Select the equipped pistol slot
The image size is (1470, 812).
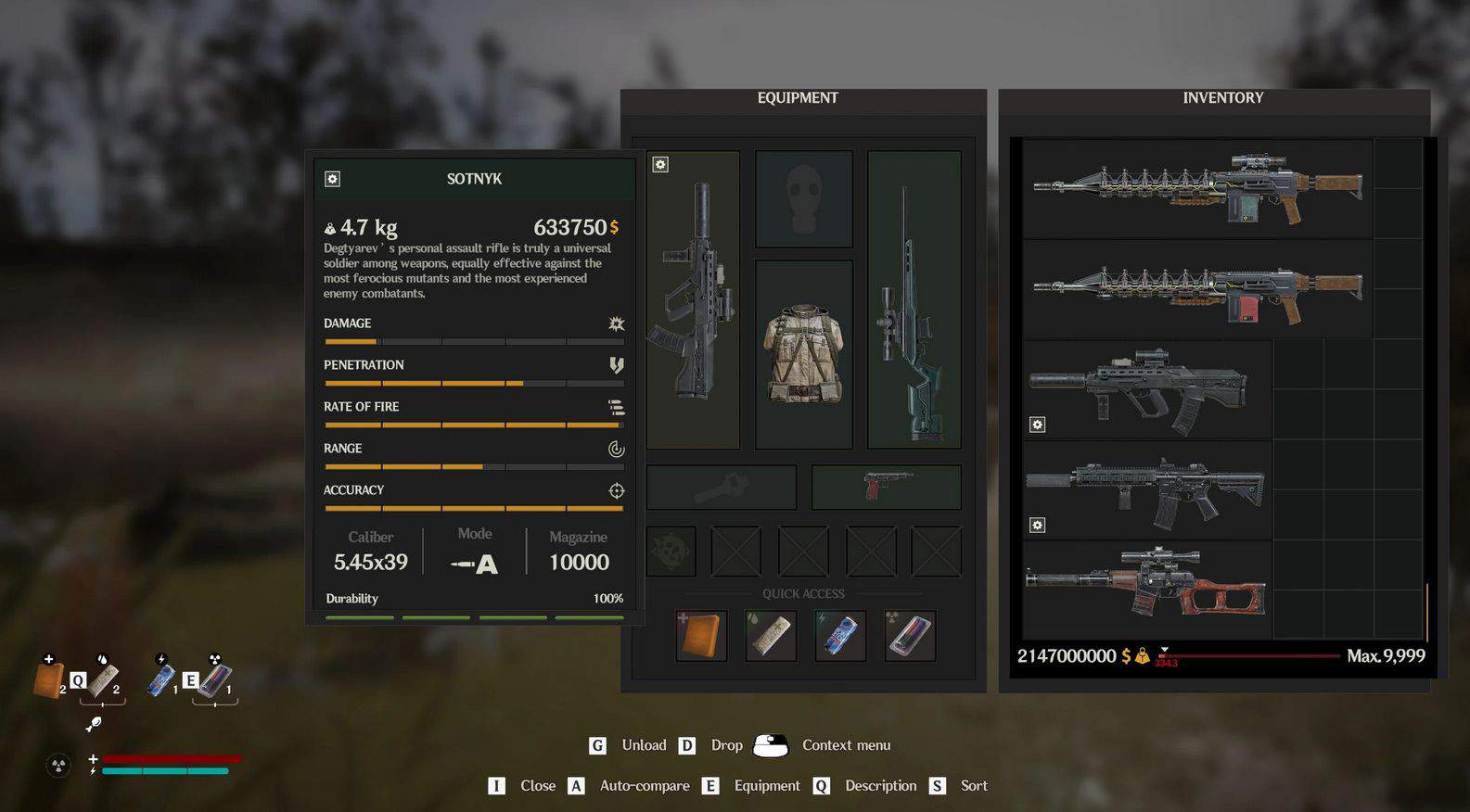886,487
